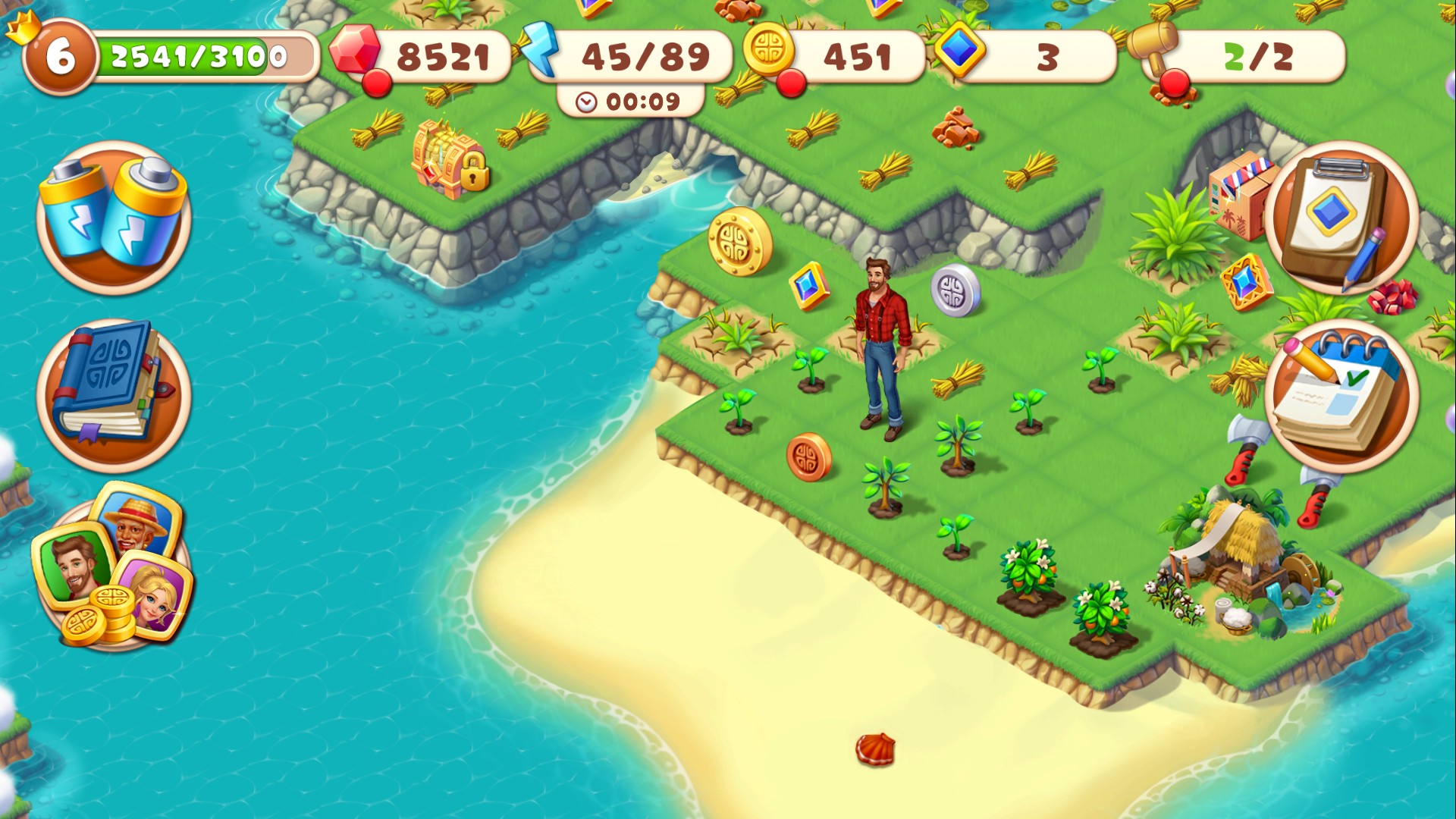
Task: Open the energy batteries boost menu
Action: point(114,216)
